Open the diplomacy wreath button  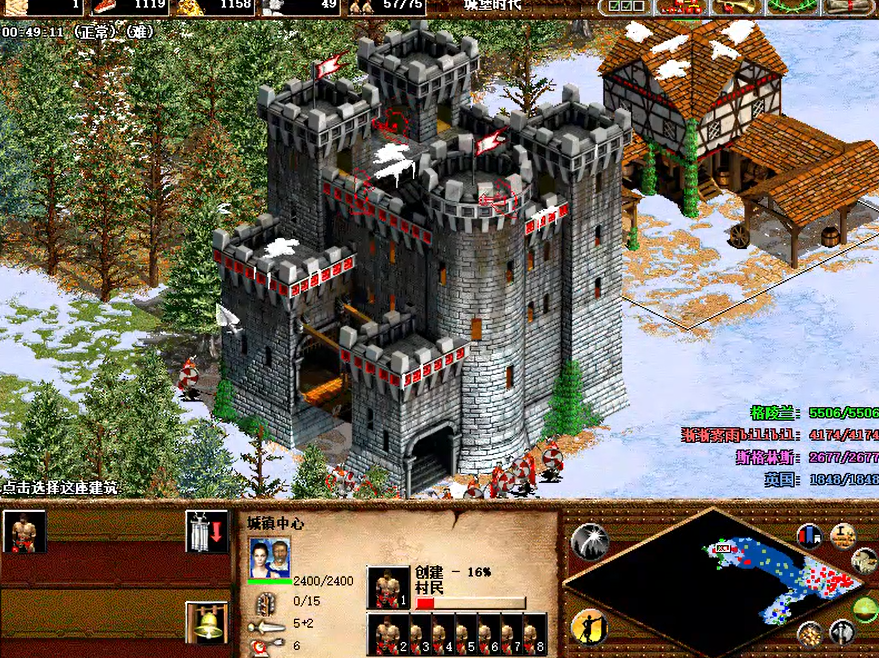790,7
